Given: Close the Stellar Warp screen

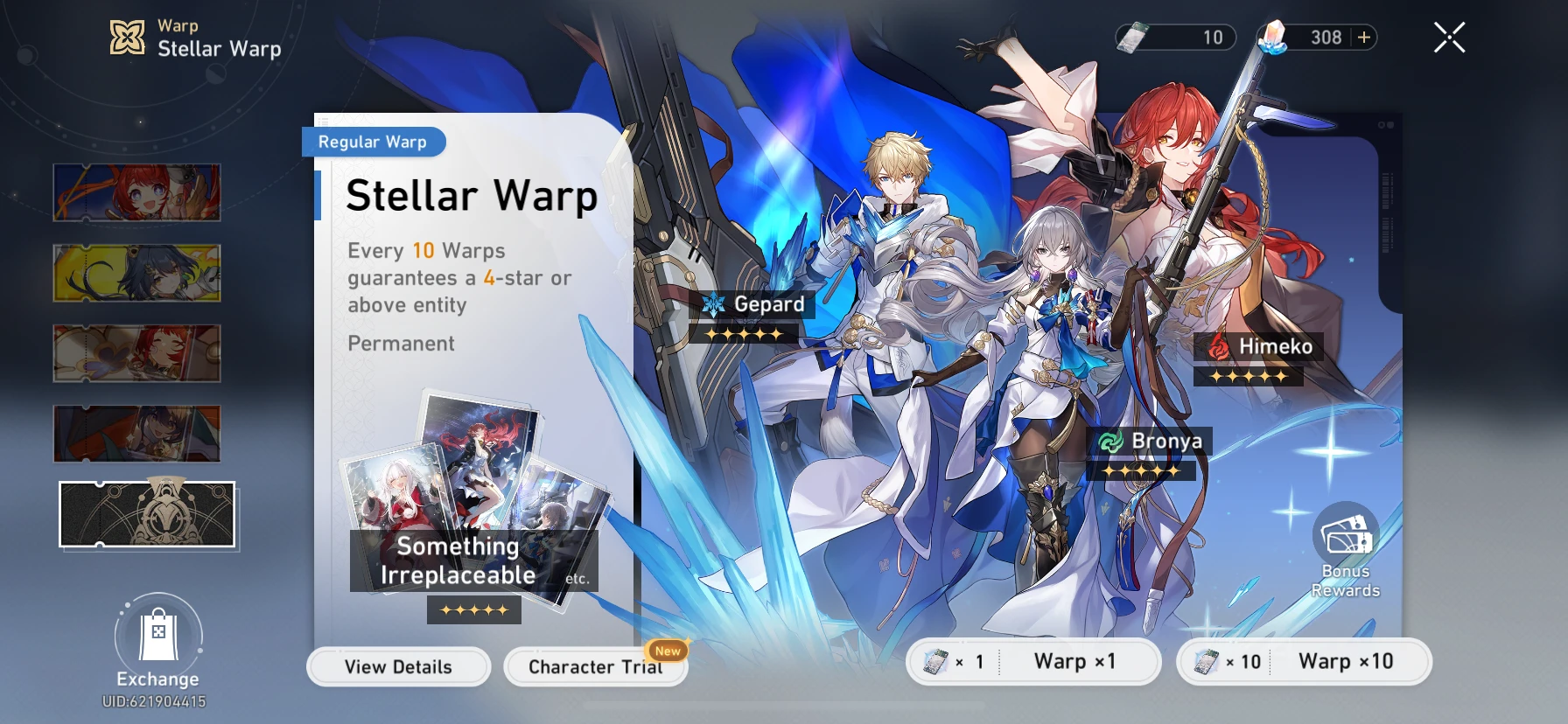Looking at the screenshot, I should 1449,37.
